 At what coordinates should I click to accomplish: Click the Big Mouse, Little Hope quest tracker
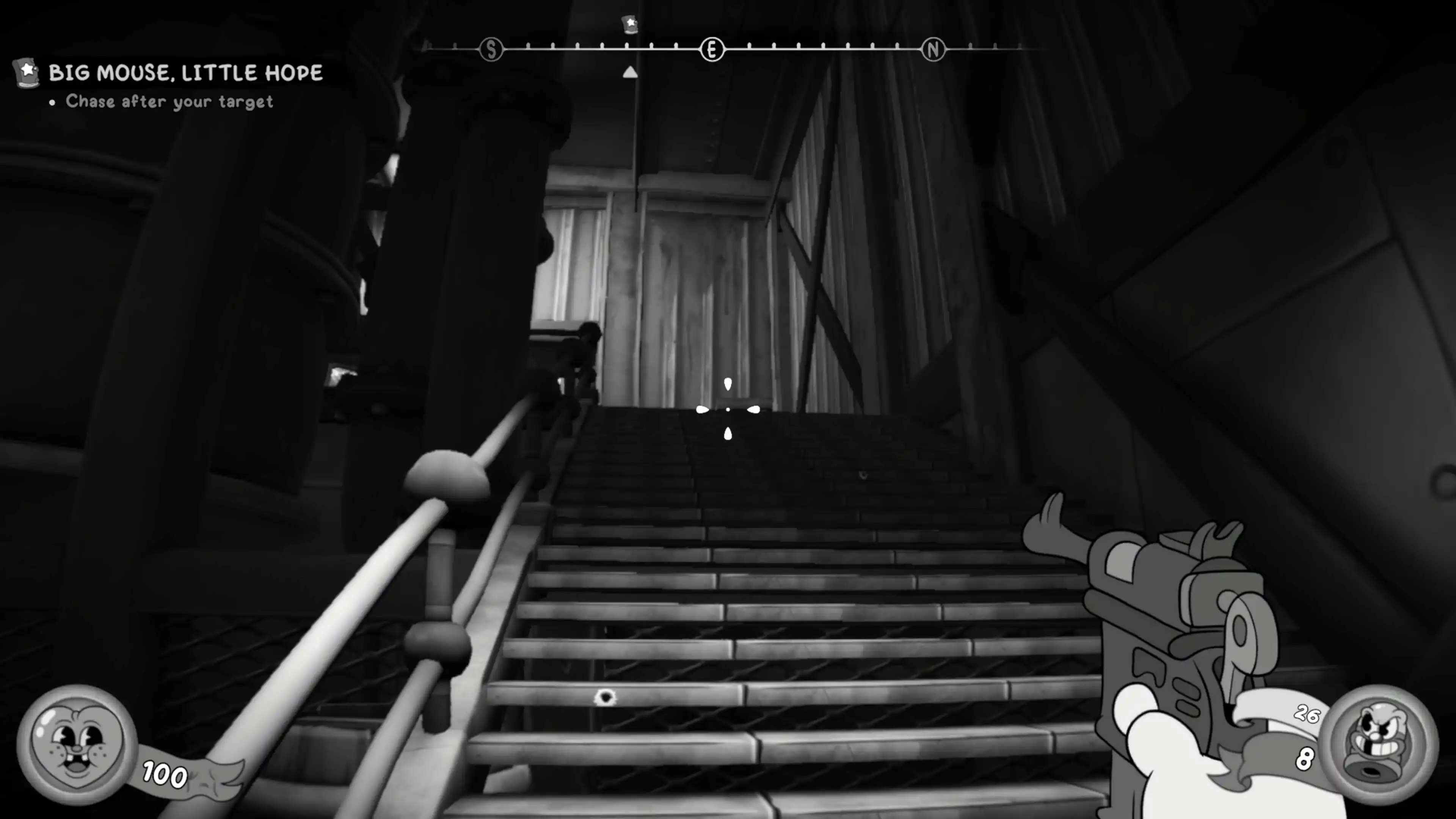185,73
